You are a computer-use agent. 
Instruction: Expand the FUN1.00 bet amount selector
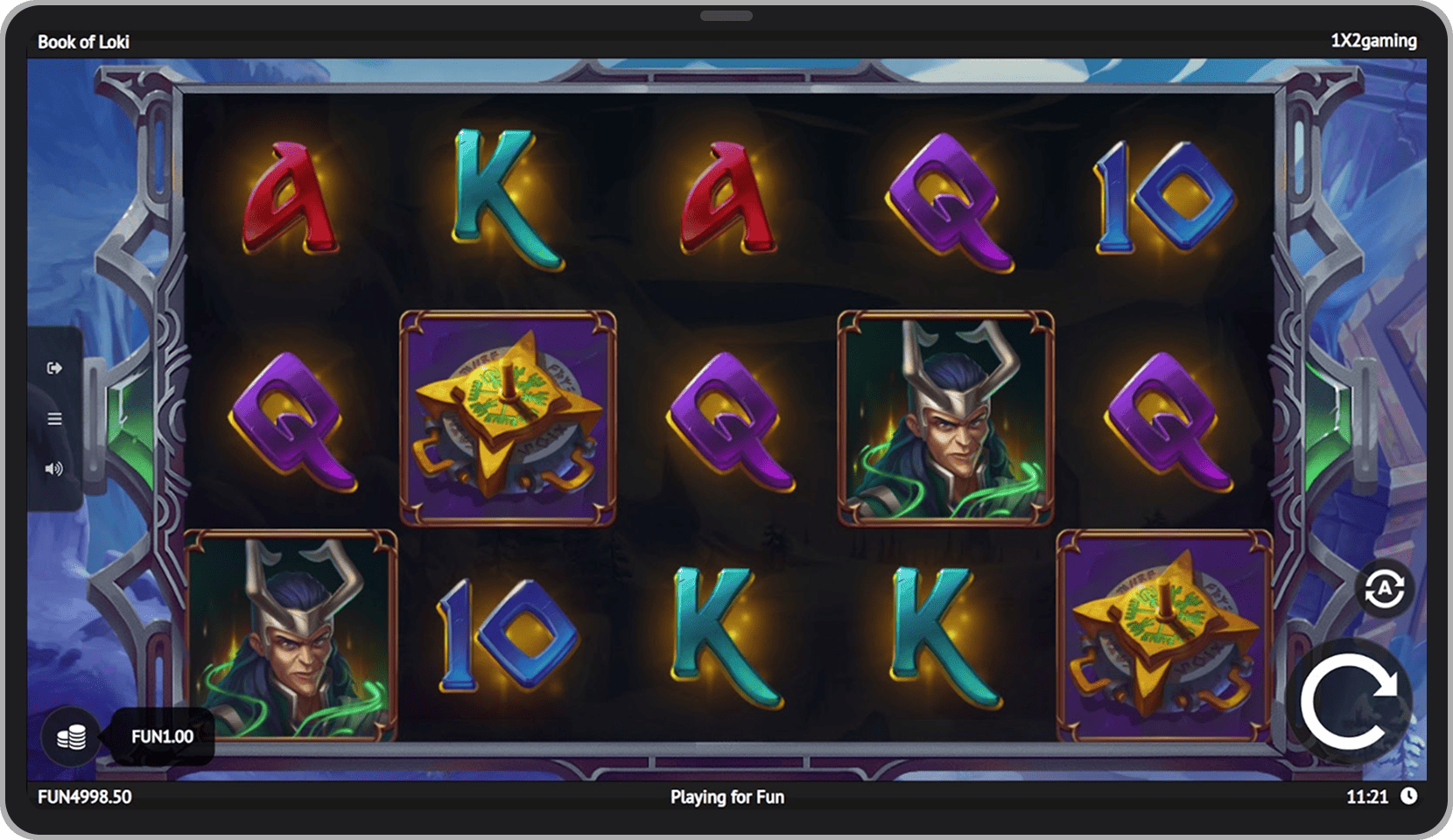tap(161, 737)
